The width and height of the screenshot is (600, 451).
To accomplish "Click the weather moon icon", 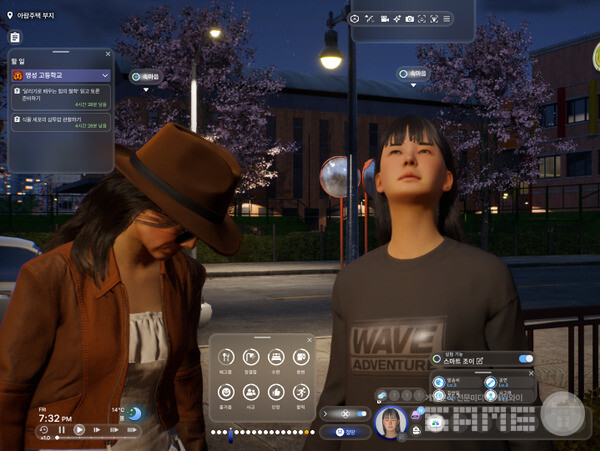I will click(134, 413).
